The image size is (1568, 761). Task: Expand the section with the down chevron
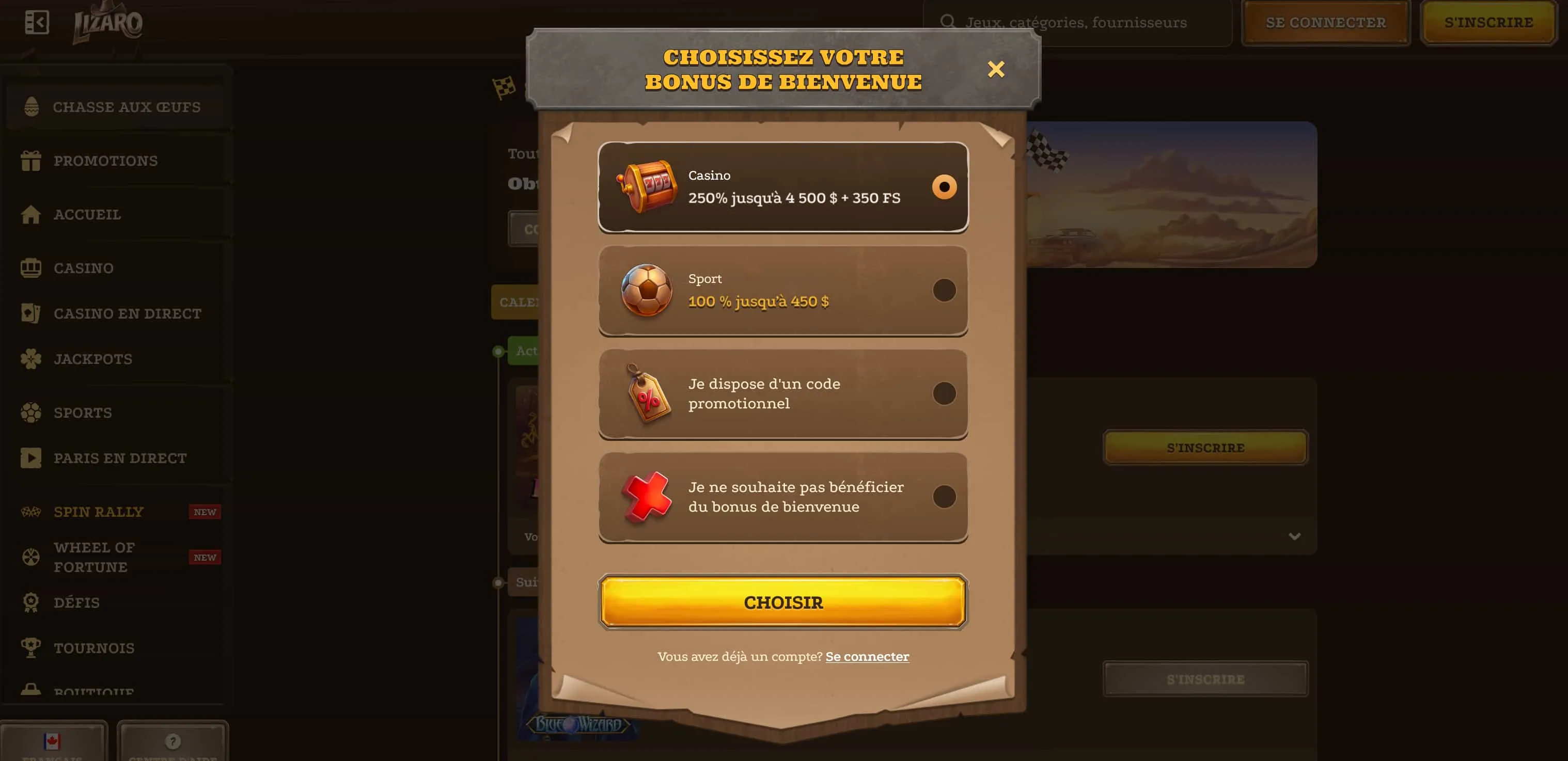[x=1295, y=536]
